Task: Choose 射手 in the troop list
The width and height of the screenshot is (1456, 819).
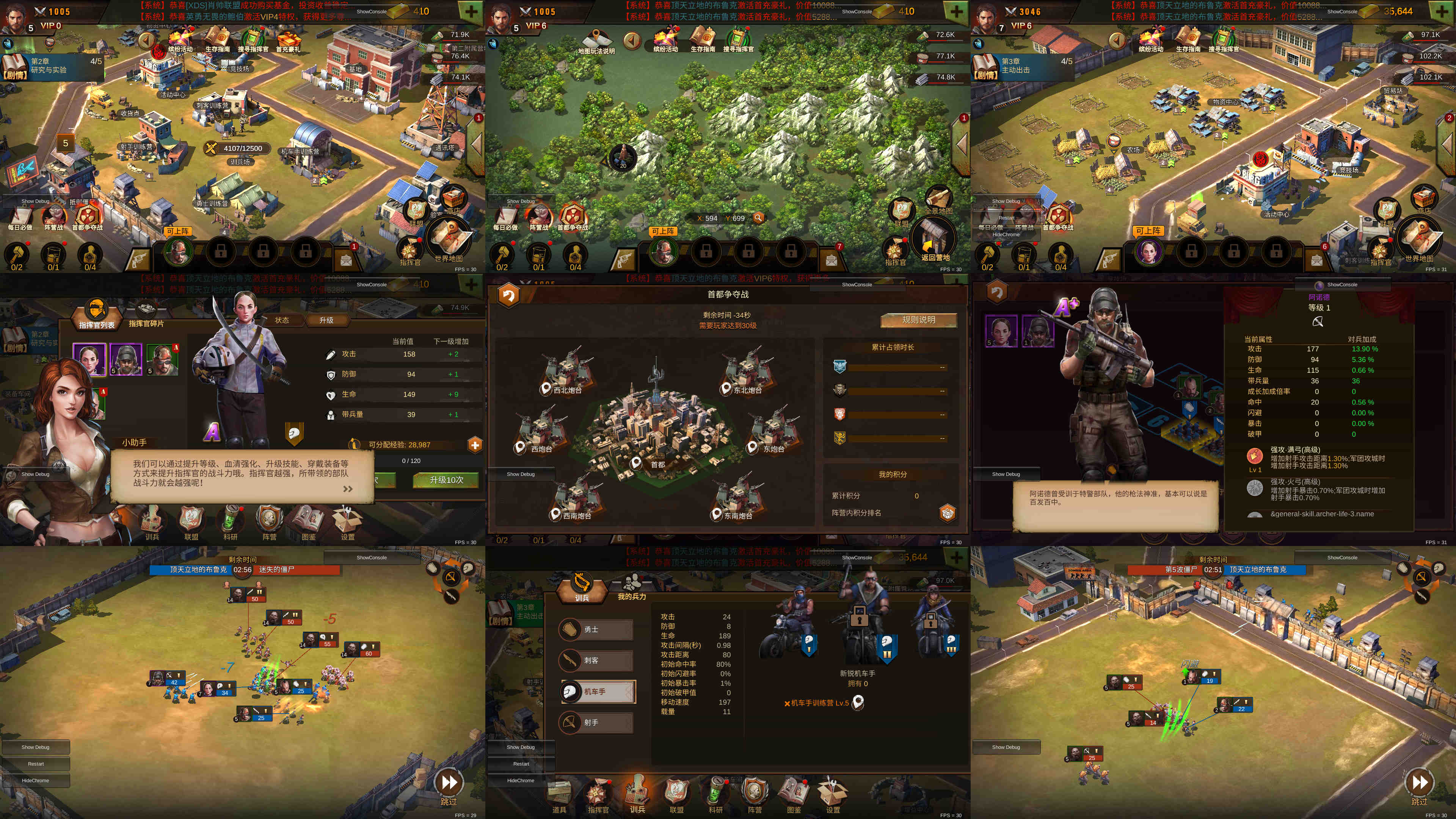Action: [x=597, y=722]
